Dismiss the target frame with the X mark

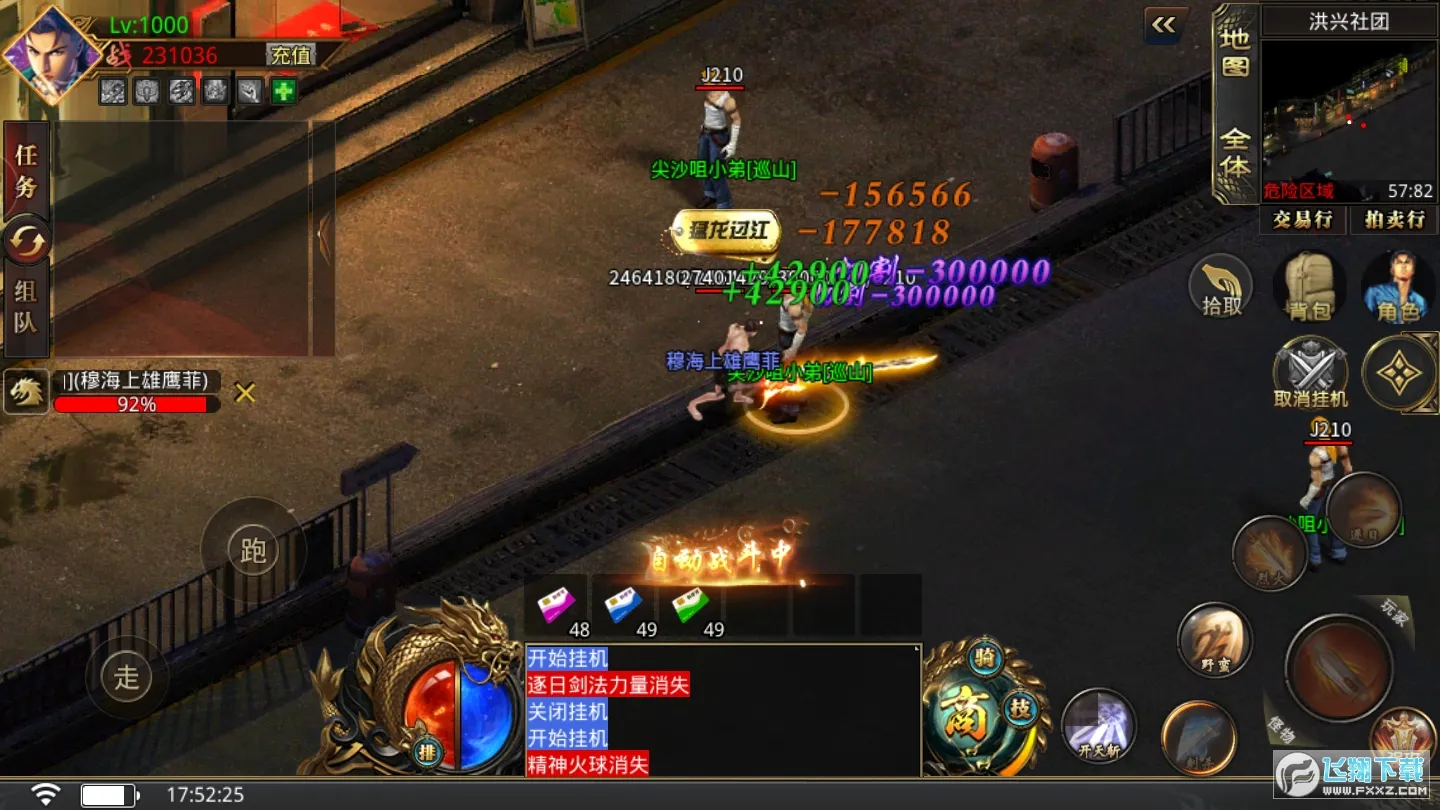[243, 393]
